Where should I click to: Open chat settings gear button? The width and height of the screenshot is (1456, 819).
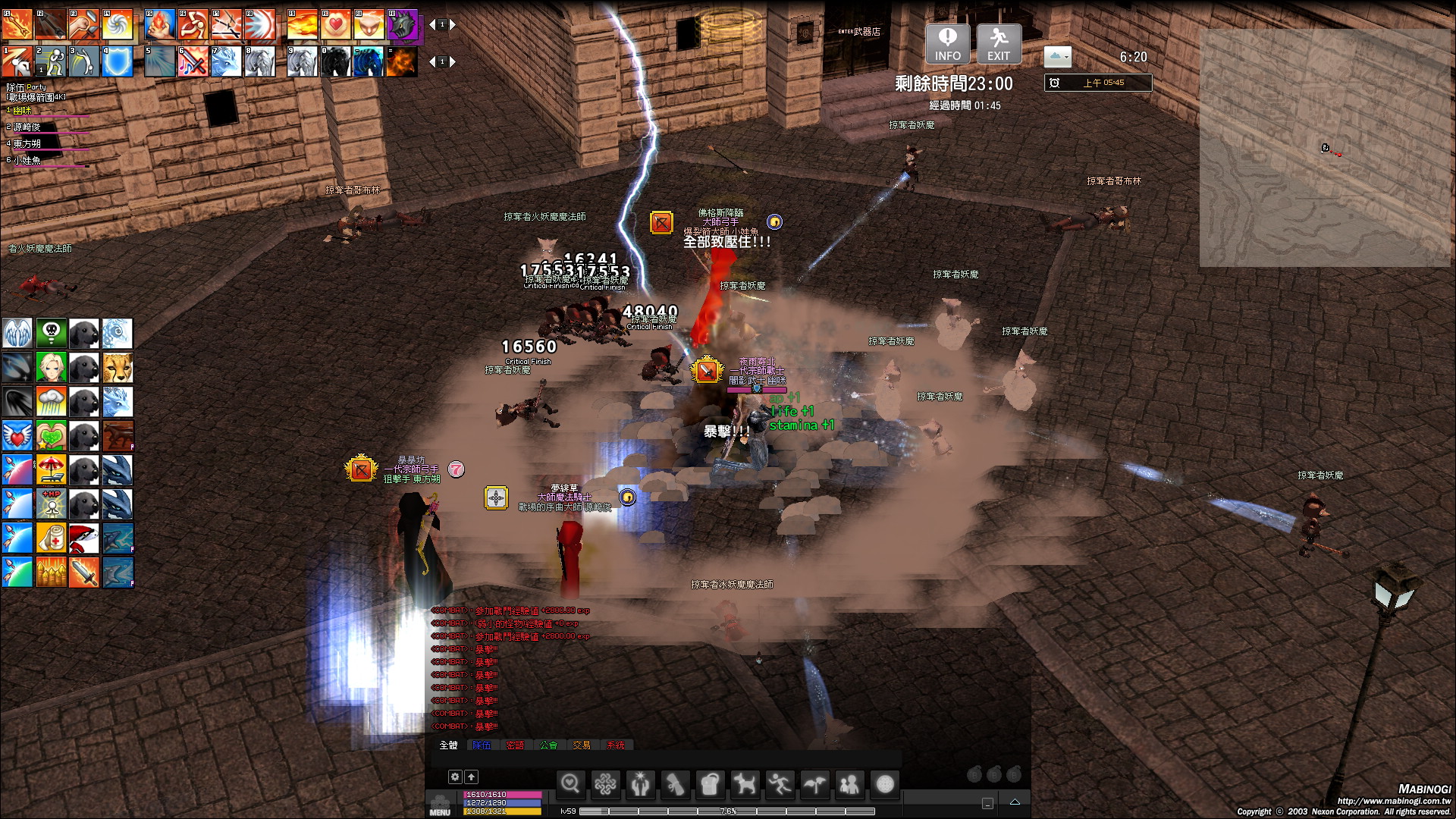point(455,777)
